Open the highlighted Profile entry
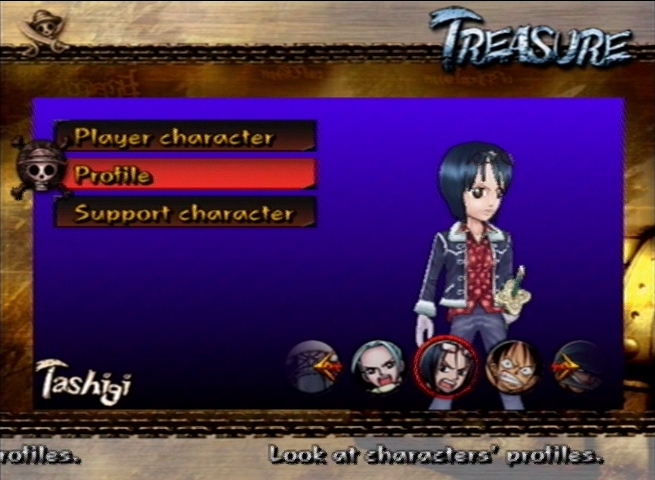The height and width of the screenshot is (480, 655). (185, 175)
